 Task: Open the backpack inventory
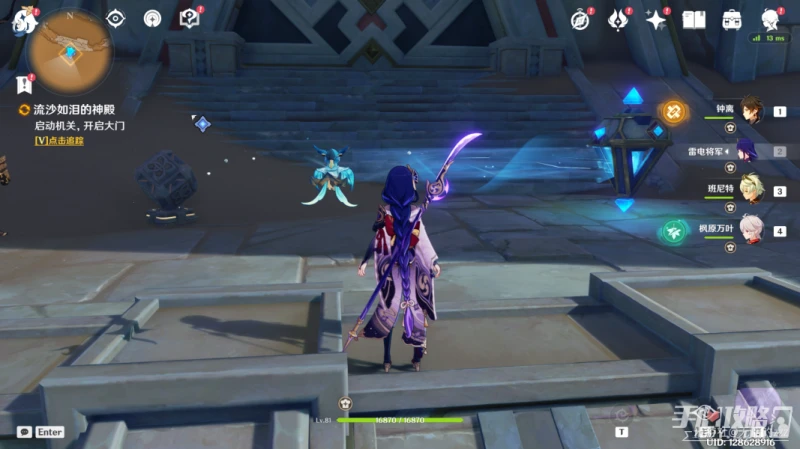click(732, 19)
